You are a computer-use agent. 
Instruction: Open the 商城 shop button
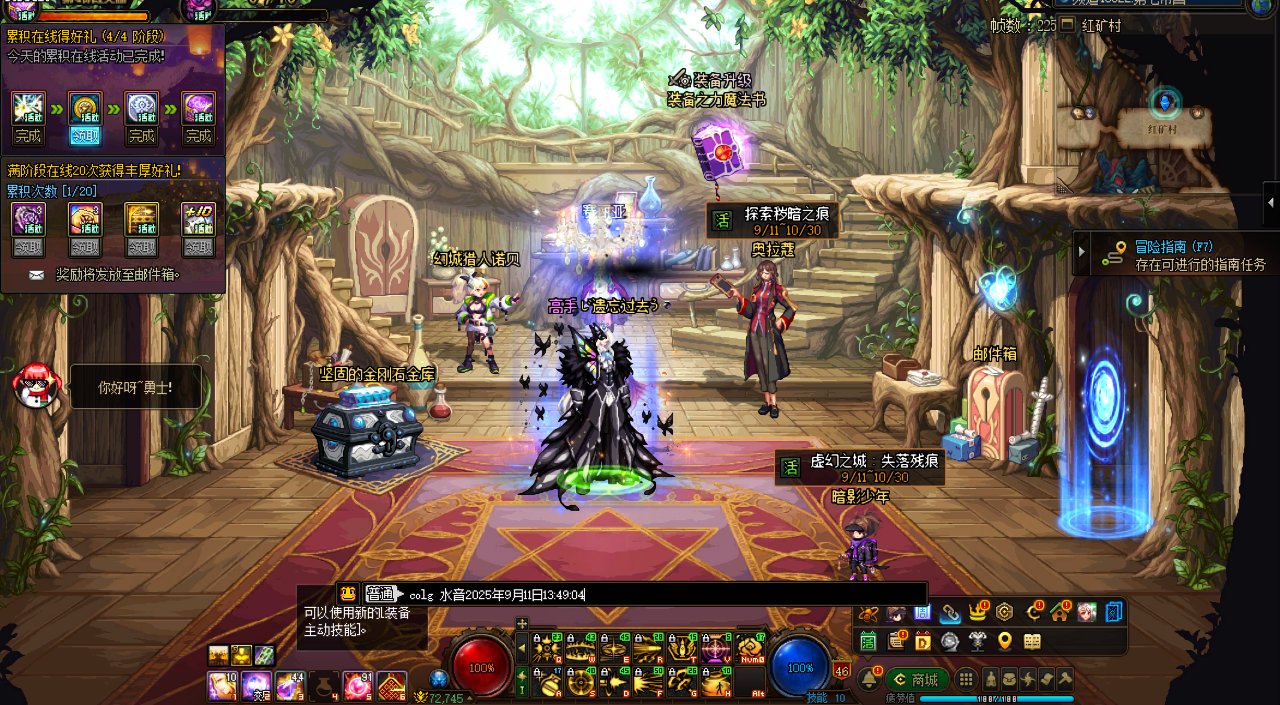tap(916, 680)
